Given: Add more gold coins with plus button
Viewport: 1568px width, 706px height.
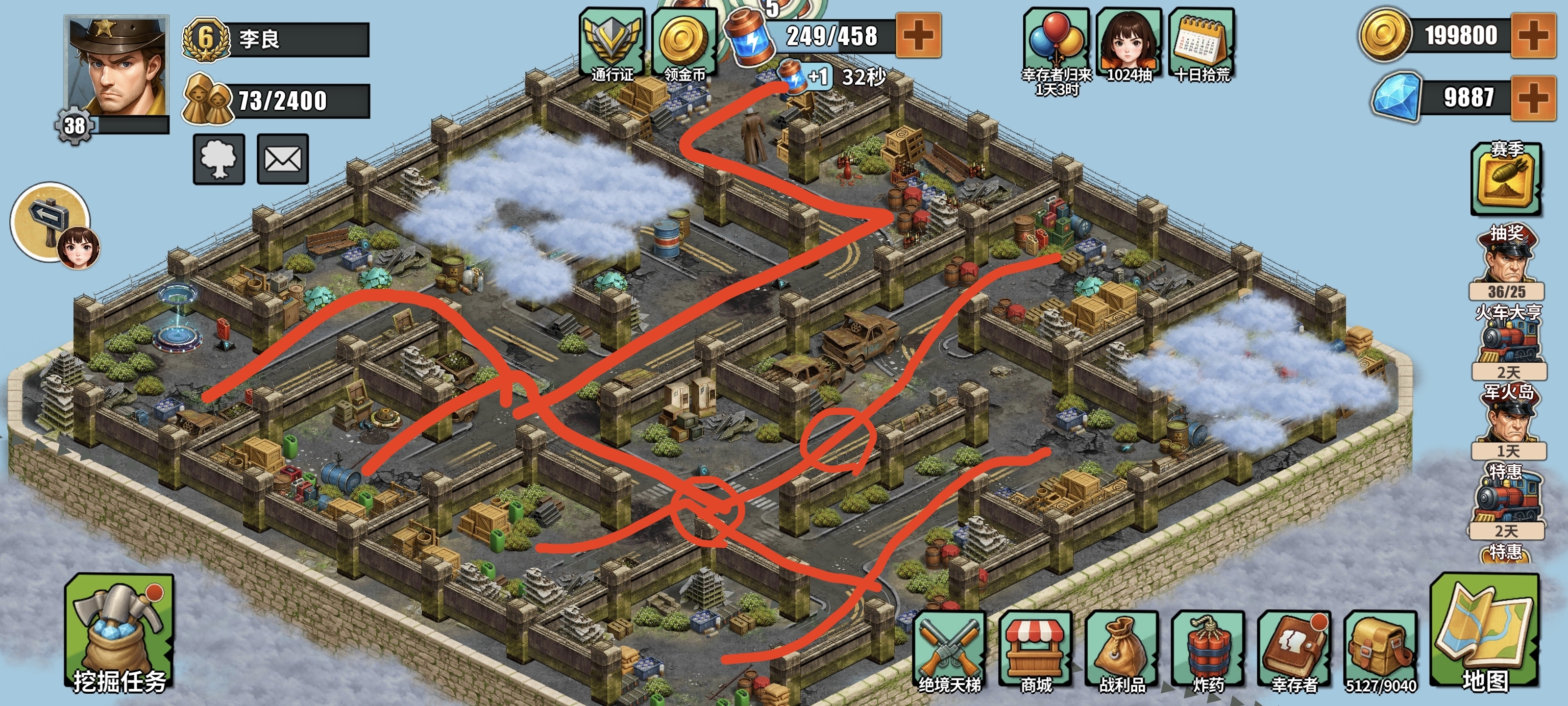Looking at the screenshot, I should tap(1533, 36).
